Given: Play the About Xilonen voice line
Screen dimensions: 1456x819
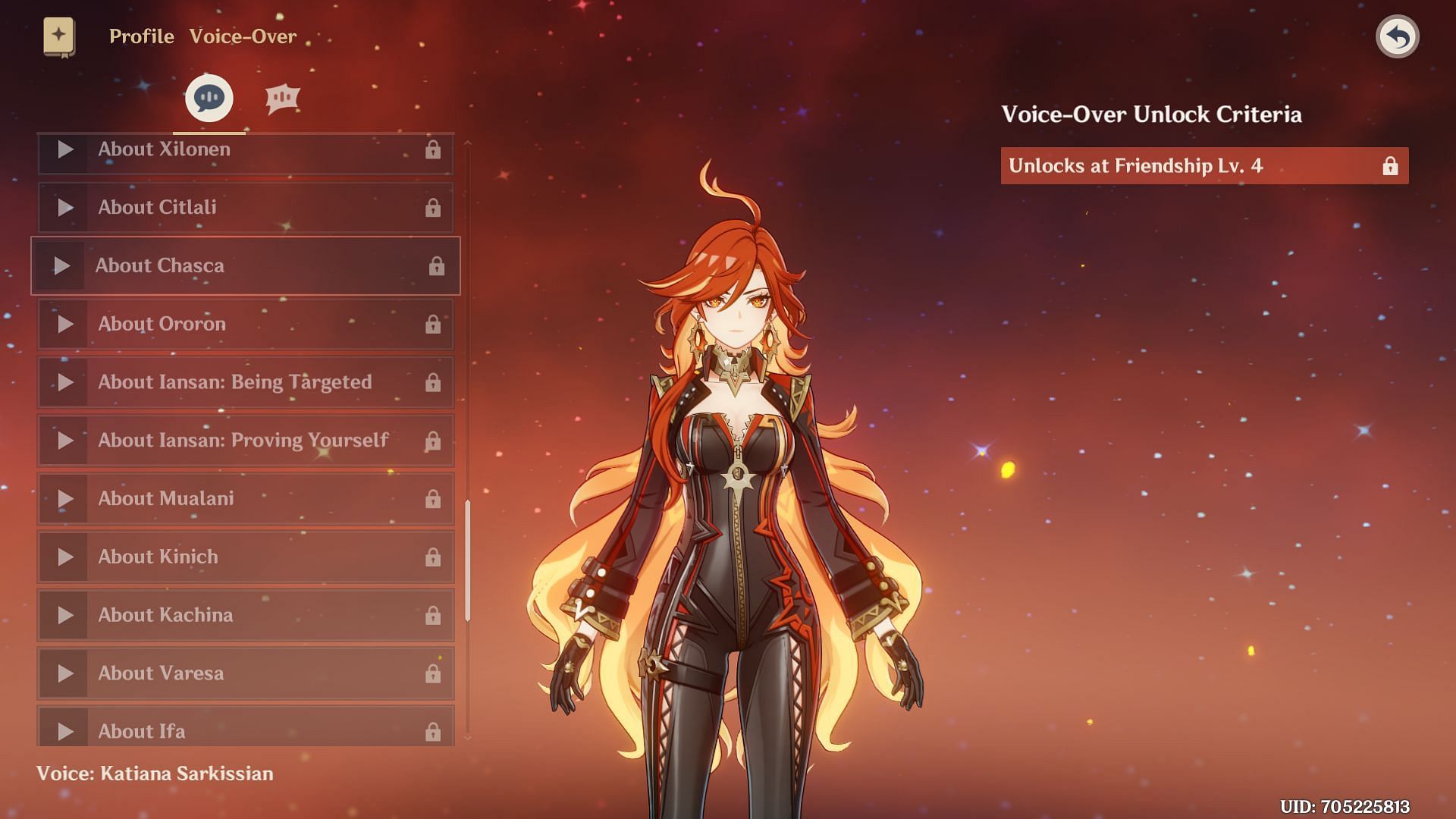Looking at the screenshot, I should (64, 149).
